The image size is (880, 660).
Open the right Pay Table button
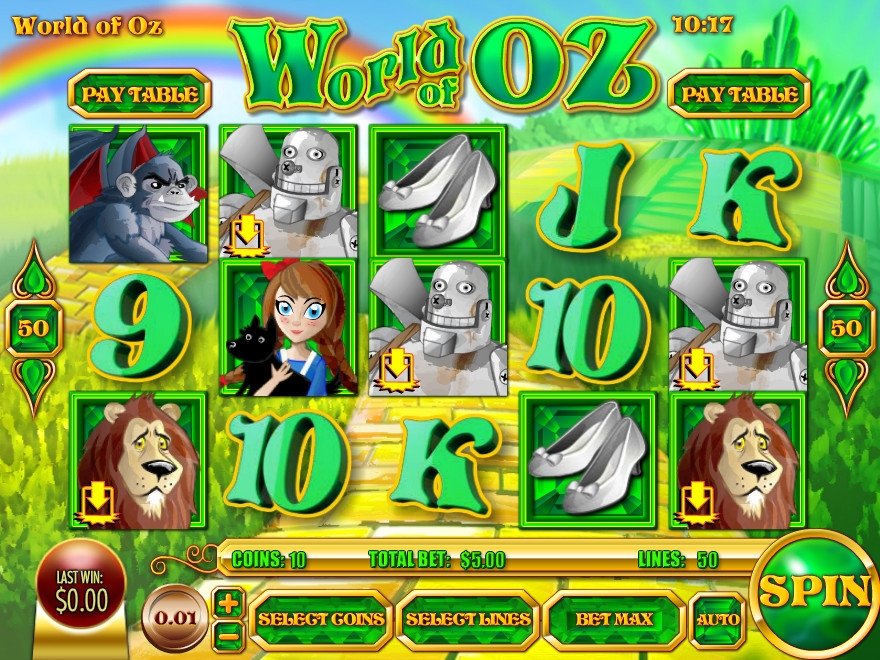coord(739,94)
